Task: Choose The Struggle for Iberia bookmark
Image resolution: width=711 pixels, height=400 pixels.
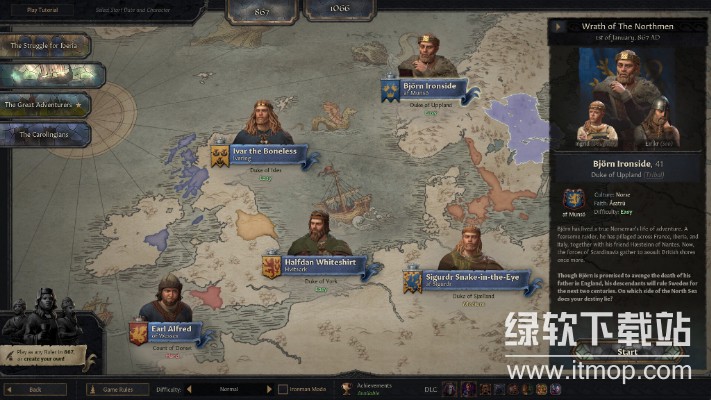Action: click(47, 46)
